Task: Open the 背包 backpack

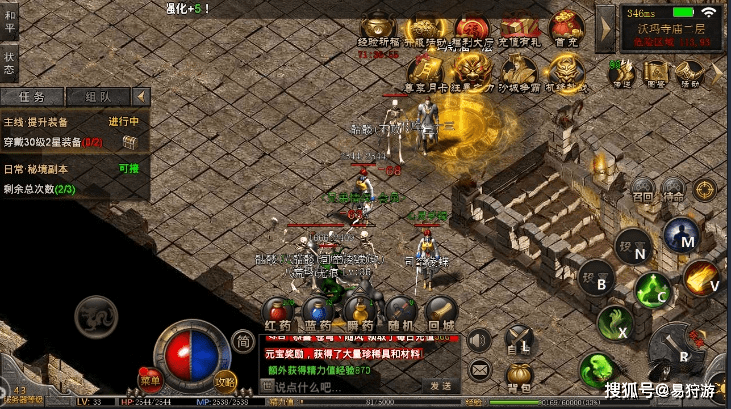Action: [518, 373]
